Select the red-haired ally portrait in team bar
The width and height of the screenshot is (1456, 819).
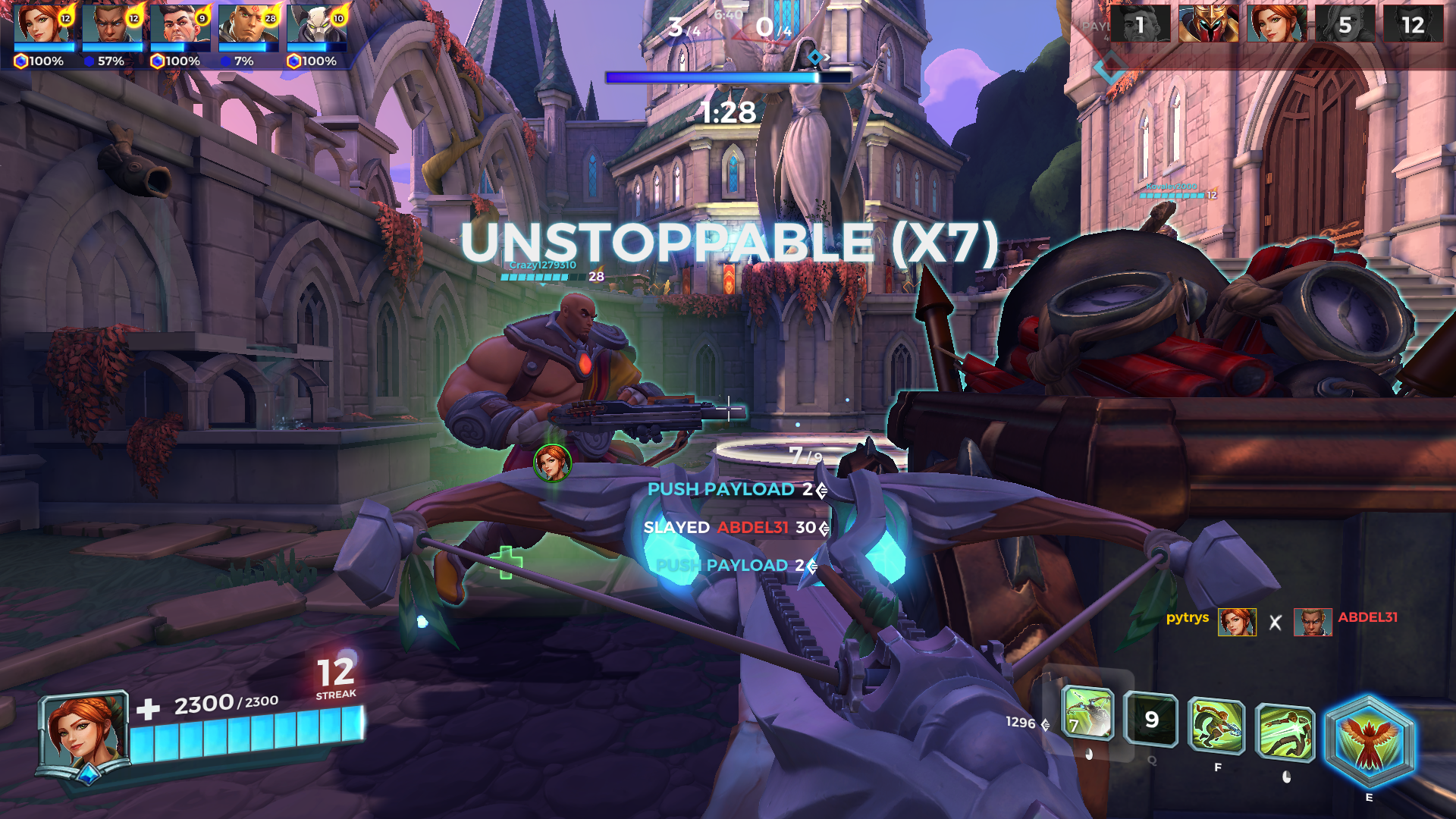(x=44, y=25)
